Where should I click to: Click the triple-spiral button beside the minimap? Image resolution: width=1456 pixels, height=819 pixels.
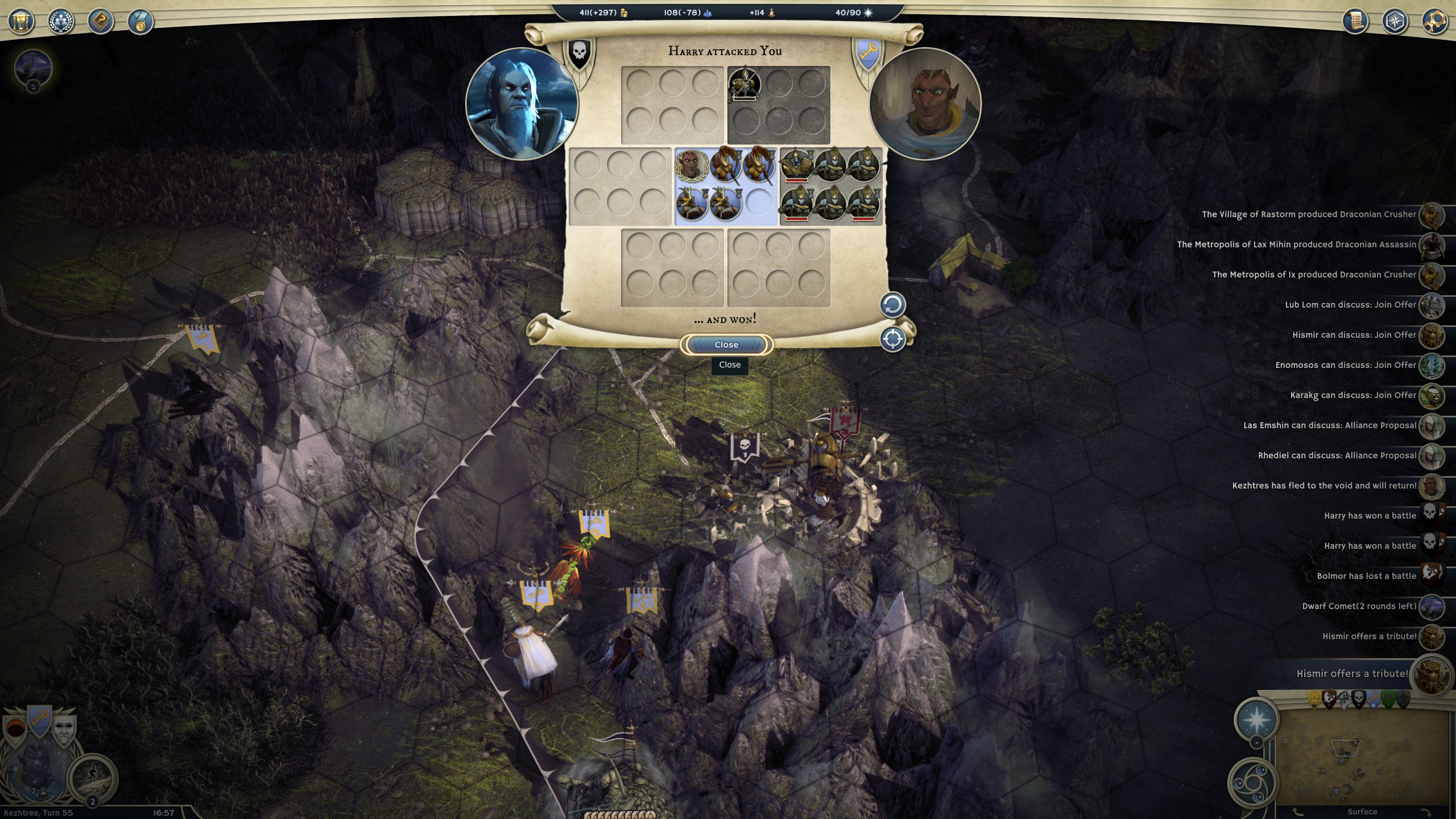tap(1251, 783)
